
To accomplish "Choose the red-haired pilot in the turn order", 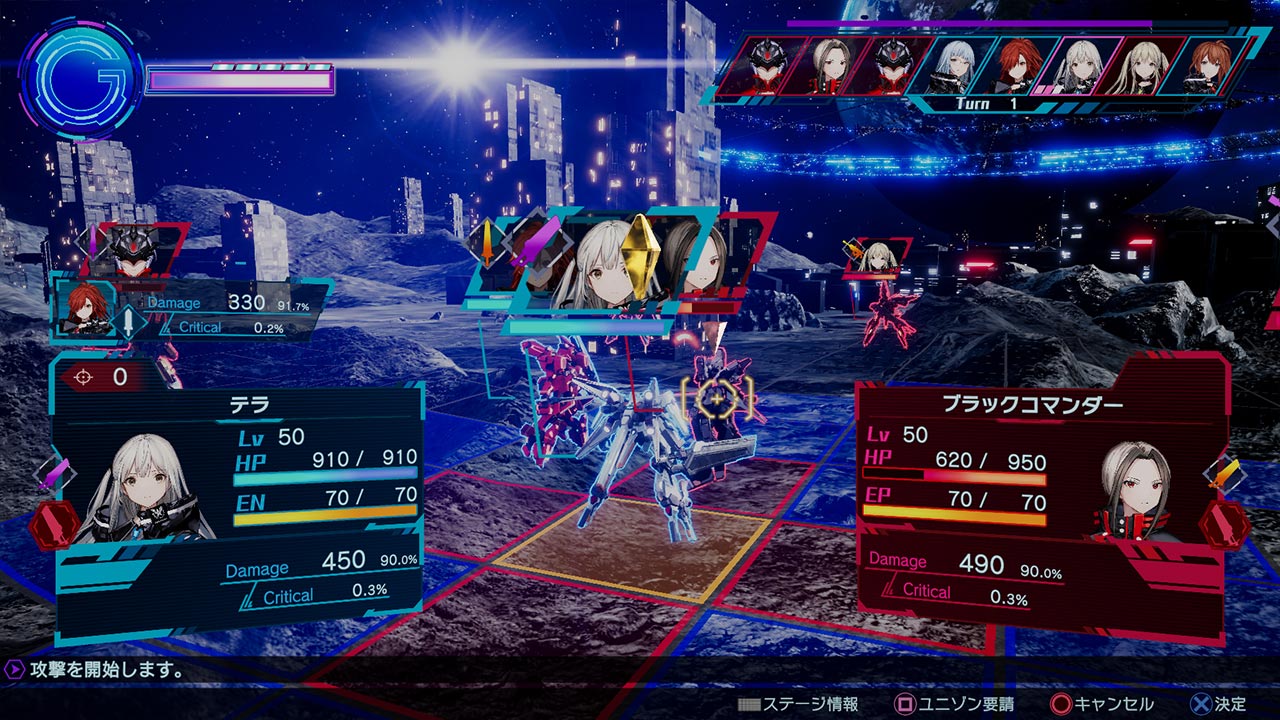I will (x=1015, y=64).
